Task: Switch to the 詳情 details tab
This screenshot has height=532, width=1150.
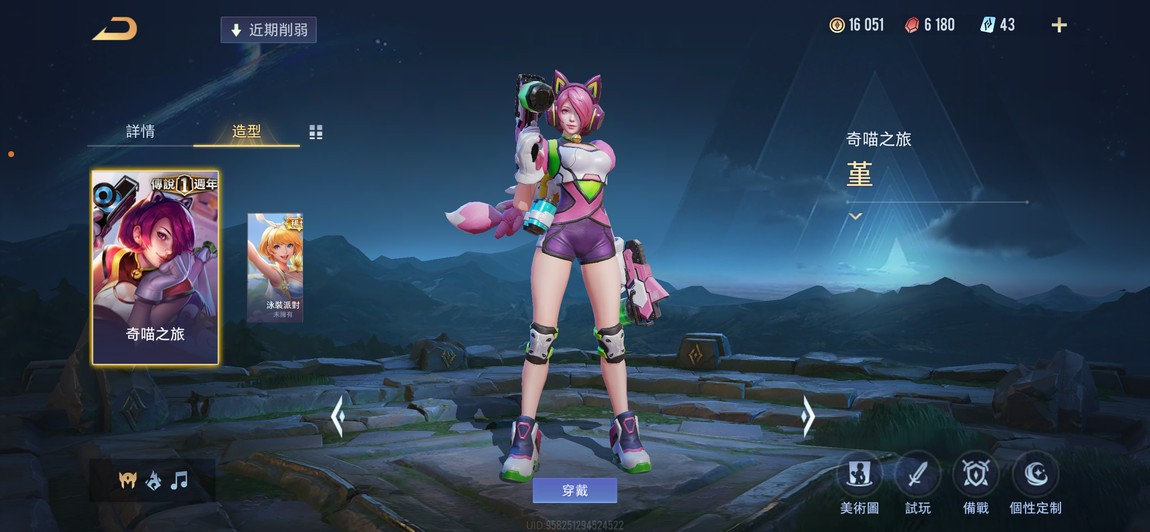Action: [x=140, y=132]
